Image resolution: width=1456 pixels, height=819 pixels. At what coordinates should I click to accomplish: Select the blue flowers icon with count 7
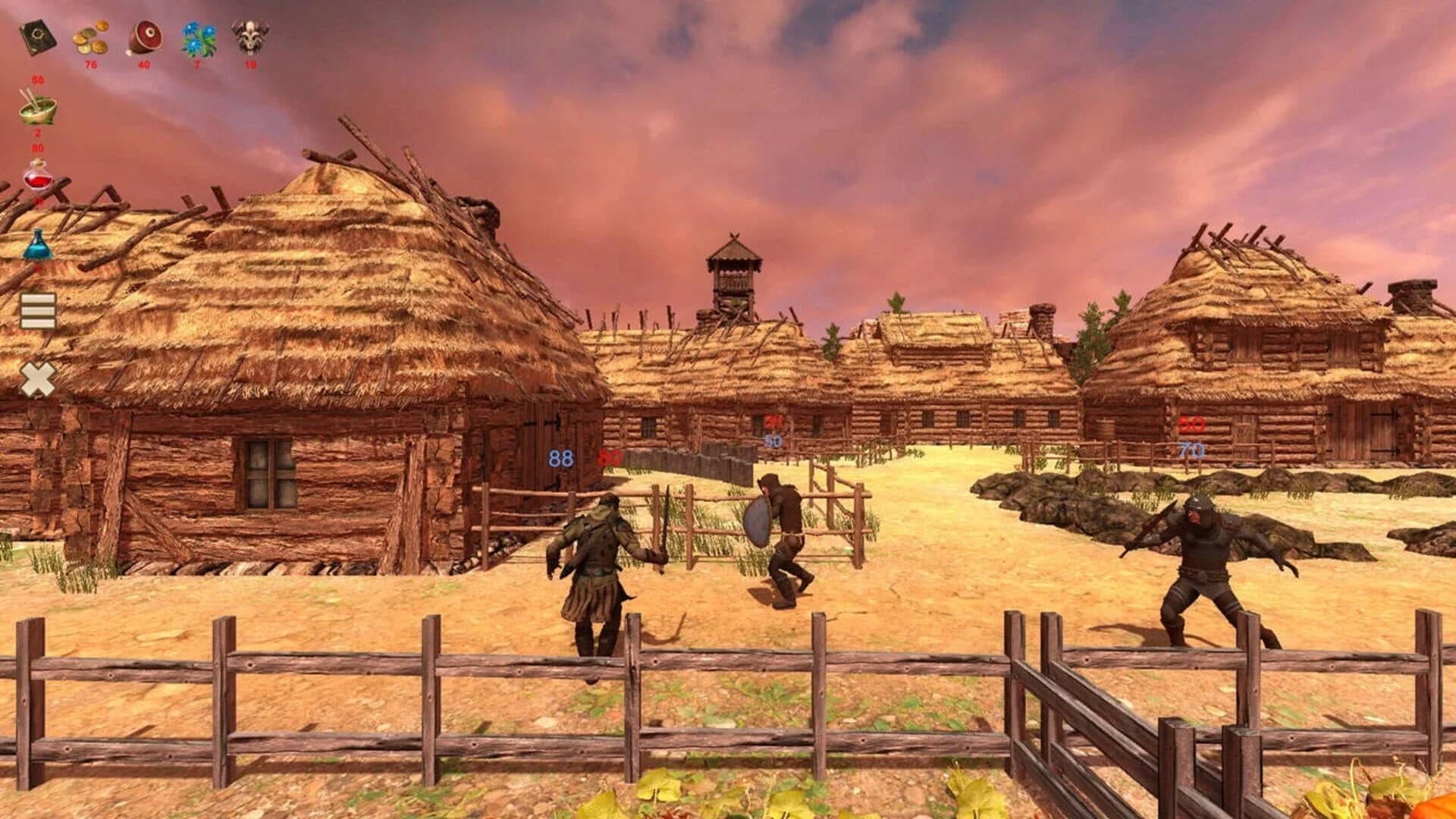199,39
